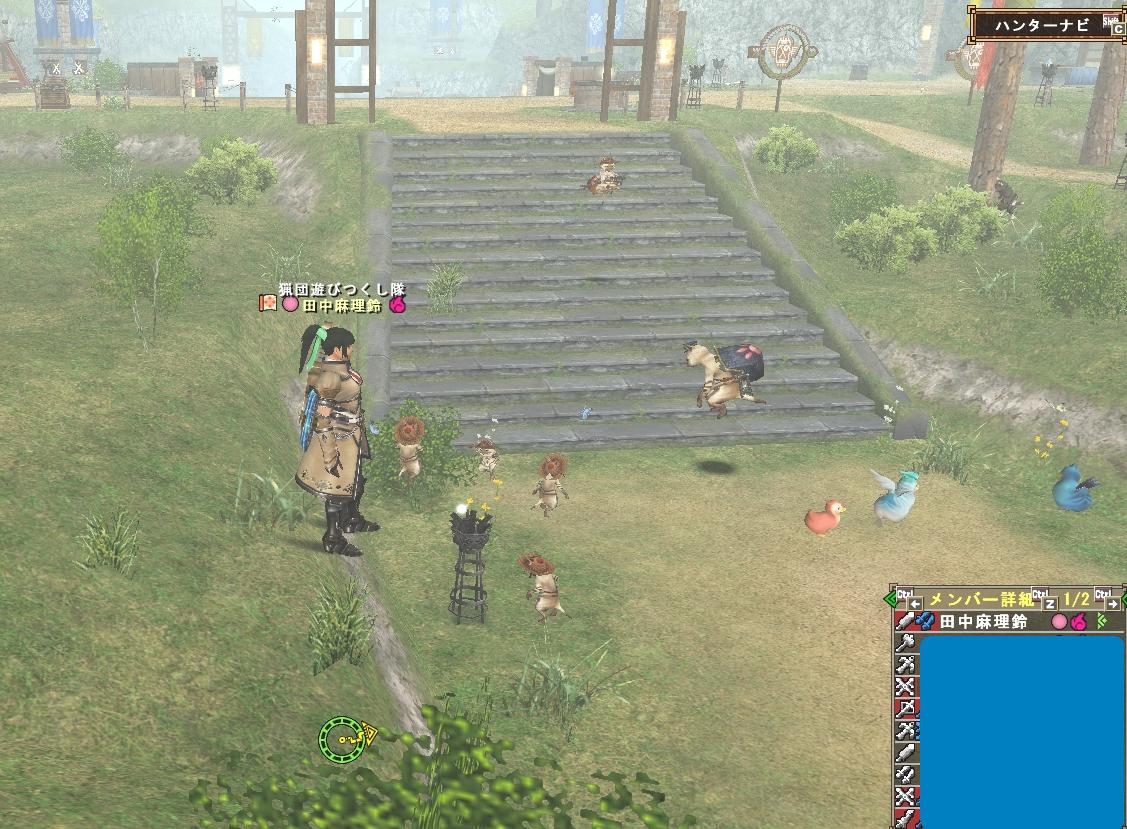The height and width of the screenshot is (829, 1127).
Task: Click the pink flame icon in the member row
Action: (x=1078, y=622)
